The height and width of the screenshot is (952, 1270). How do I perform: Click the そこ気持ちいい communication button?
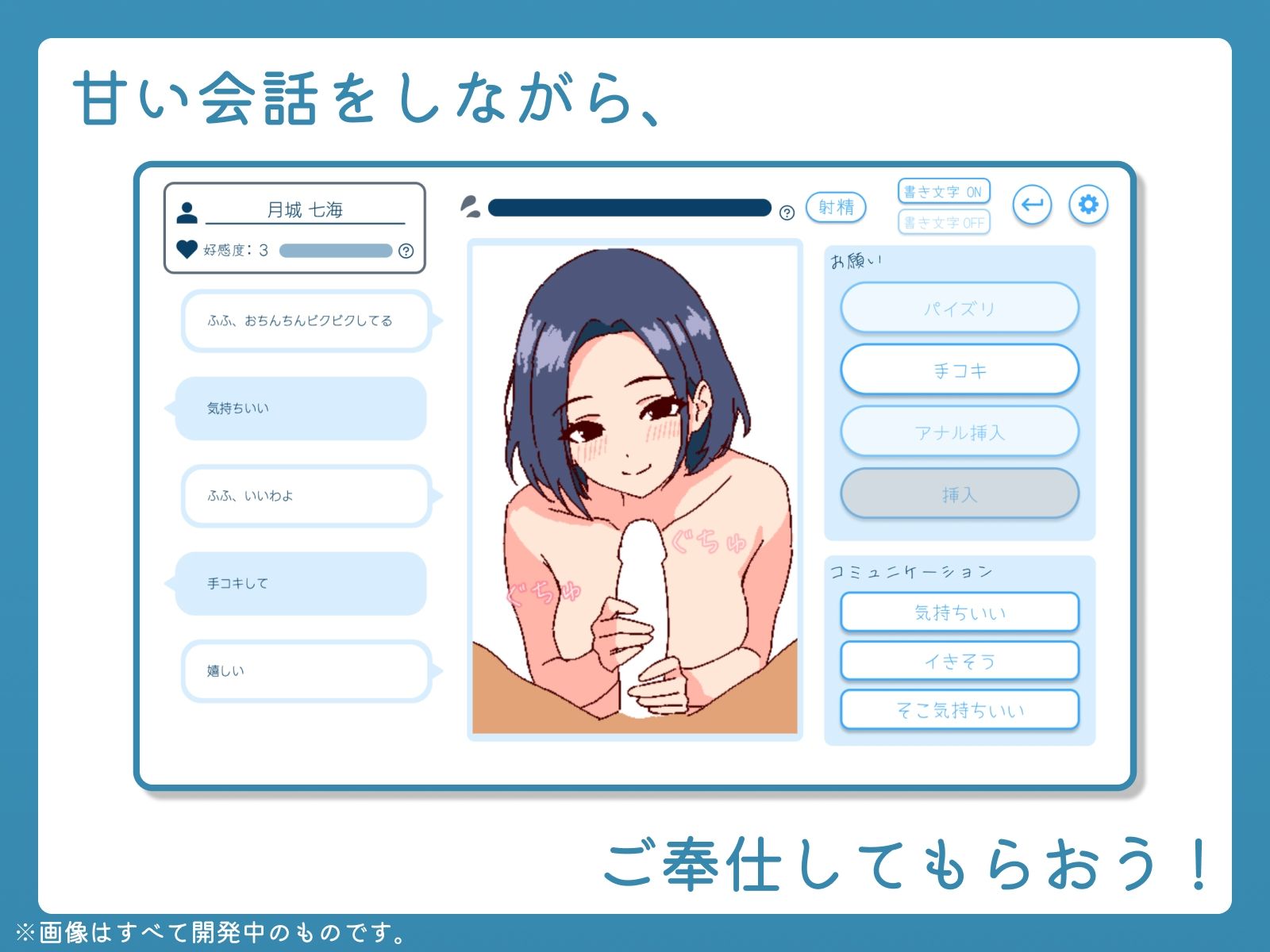click(x=959, y=709)
